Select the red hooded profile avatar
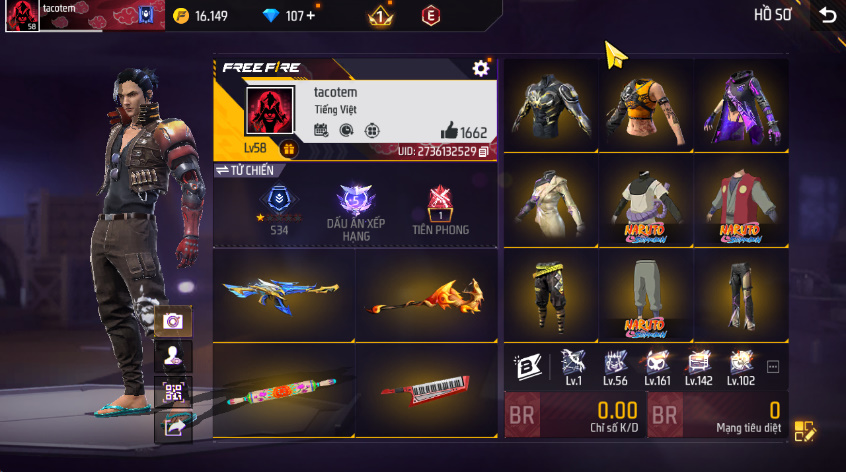846x472 pixels. pos(269,111)
